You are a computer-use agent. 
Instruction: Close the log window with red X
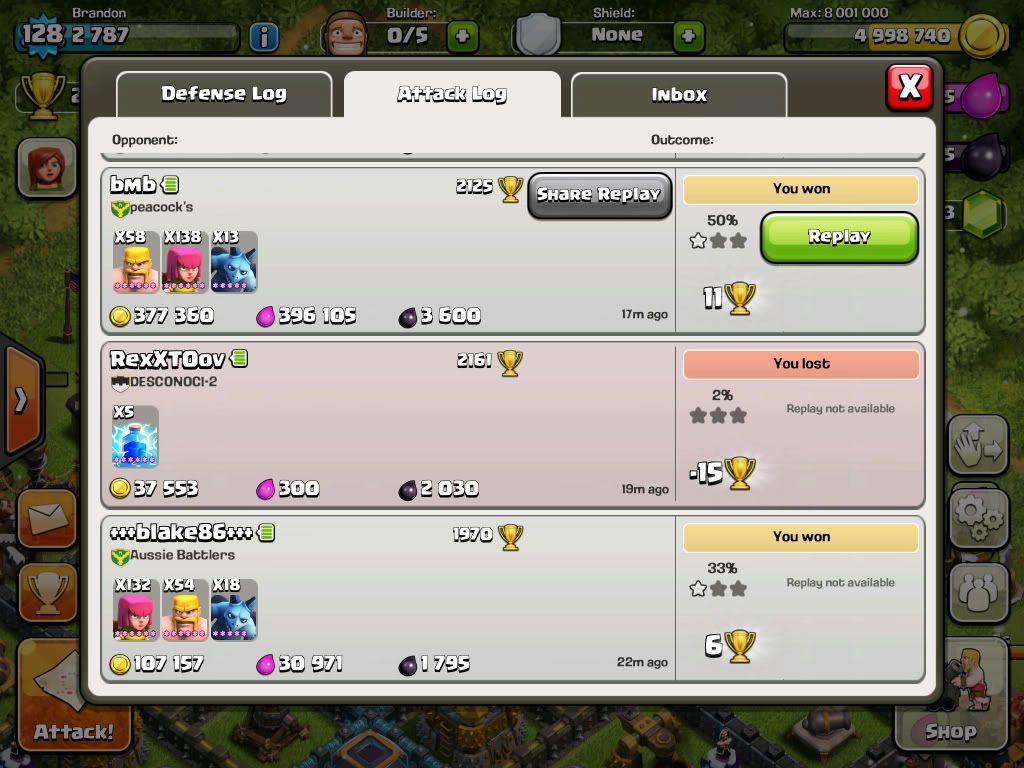[909, 87]
